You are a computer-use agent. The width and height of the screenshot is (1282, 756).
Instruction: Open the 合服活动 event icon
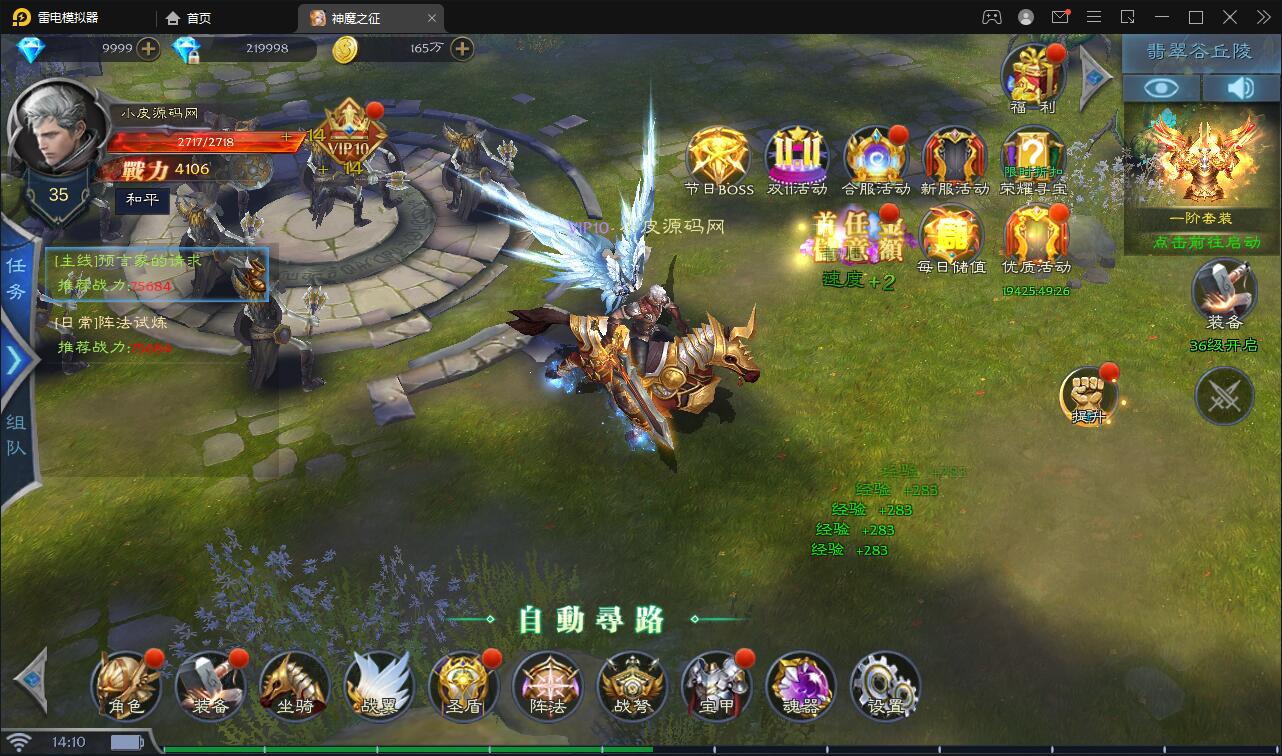pos(876,160)
